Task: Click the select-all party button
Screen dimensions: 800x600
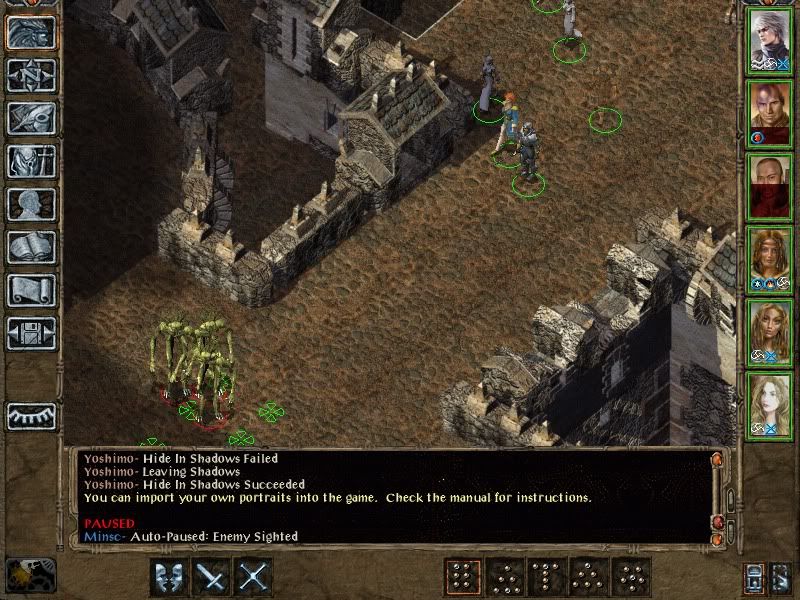Action: tap(755, 577)
